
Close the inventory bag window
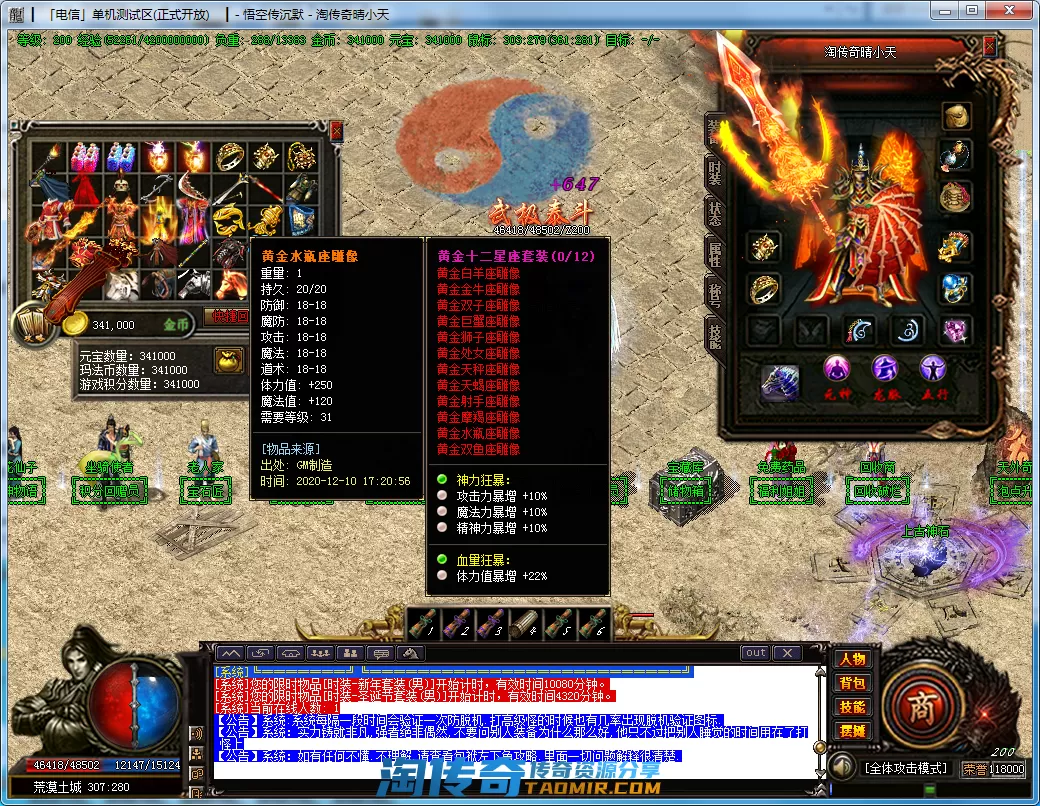[336, 130]
